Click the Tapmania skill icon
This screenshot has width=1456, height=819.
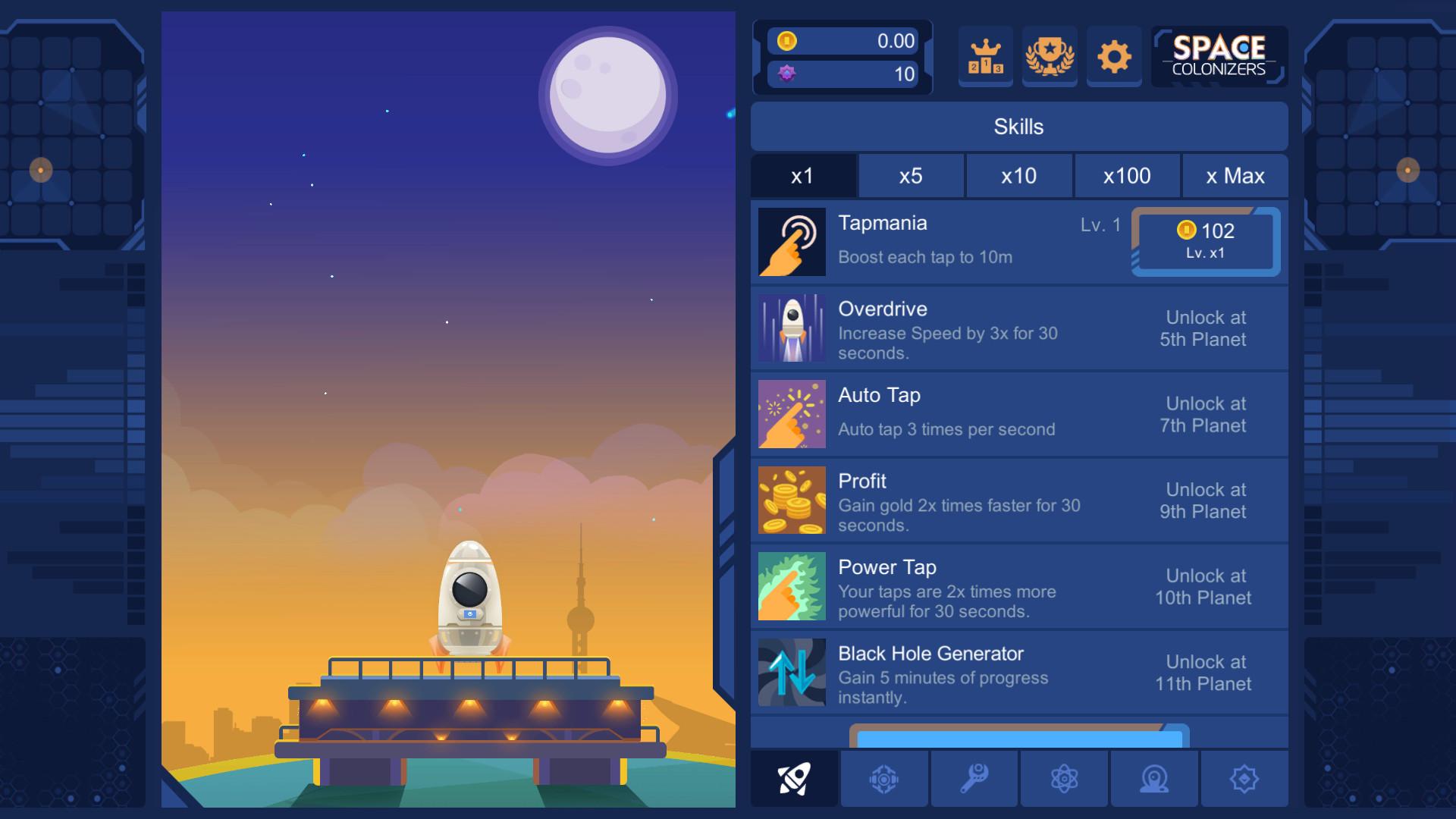791,242
